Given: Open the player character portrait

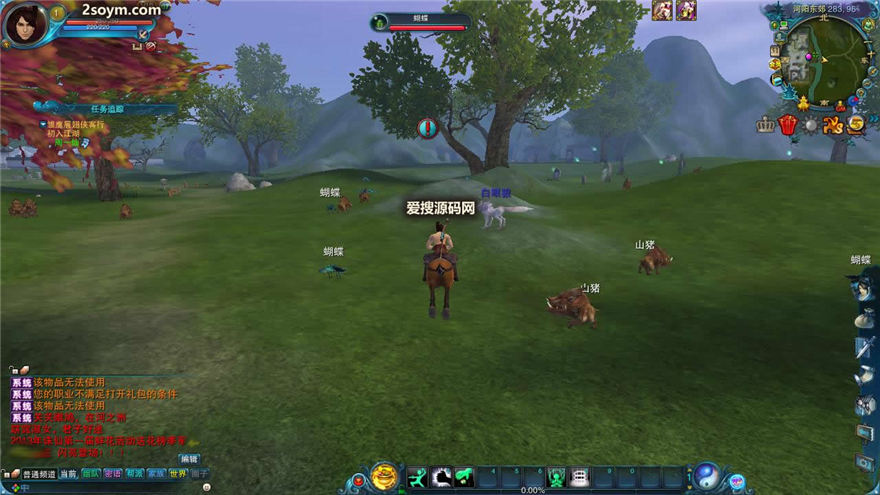Looking at the screenshot, I should (x=25, y=24).
